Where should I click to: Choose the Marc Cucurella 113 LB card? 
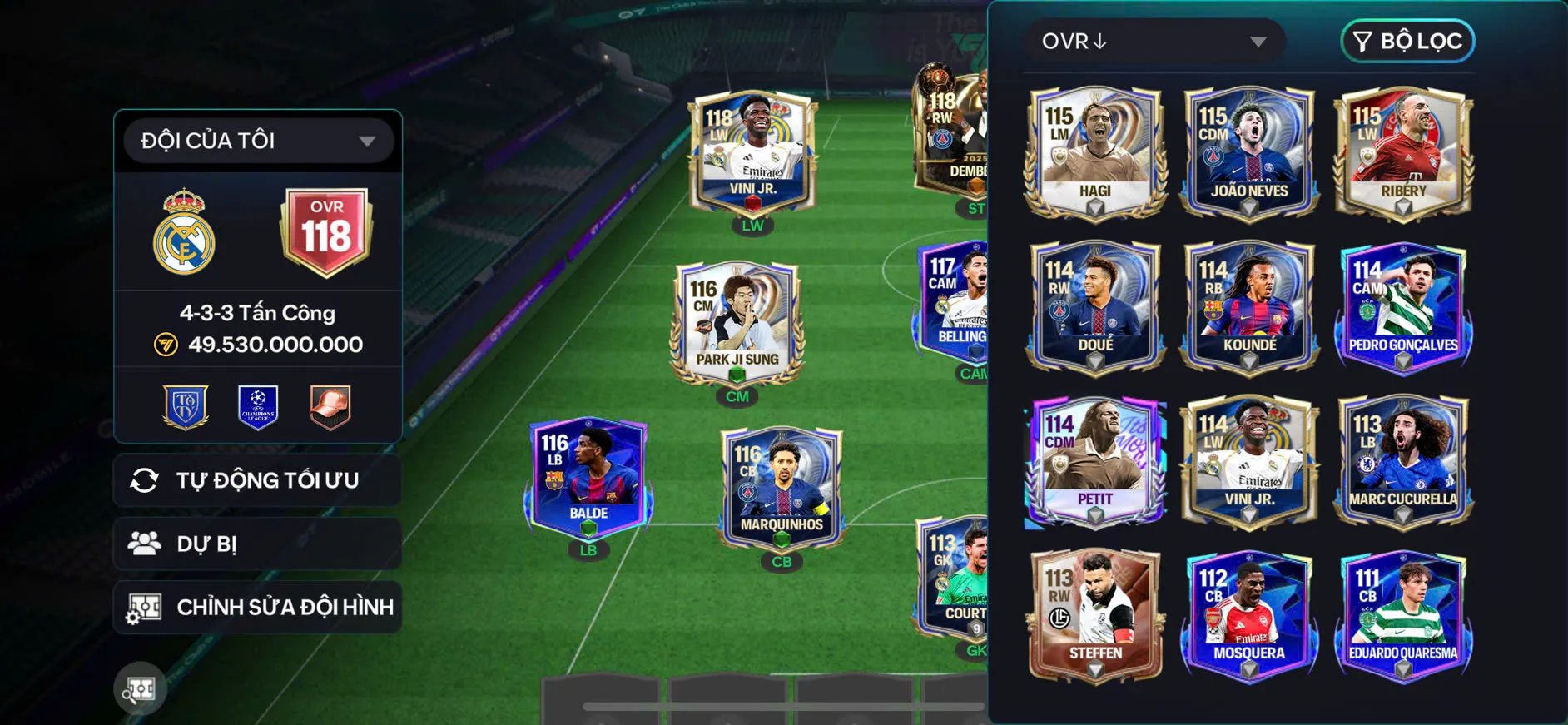point(1403,461)
